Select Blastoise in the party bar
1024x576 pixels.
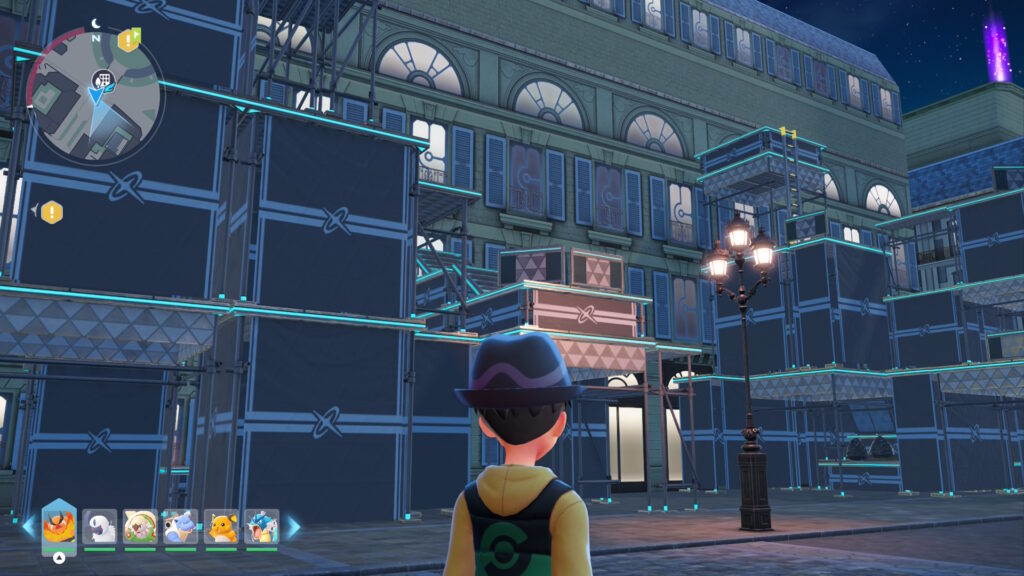[181, 526]
